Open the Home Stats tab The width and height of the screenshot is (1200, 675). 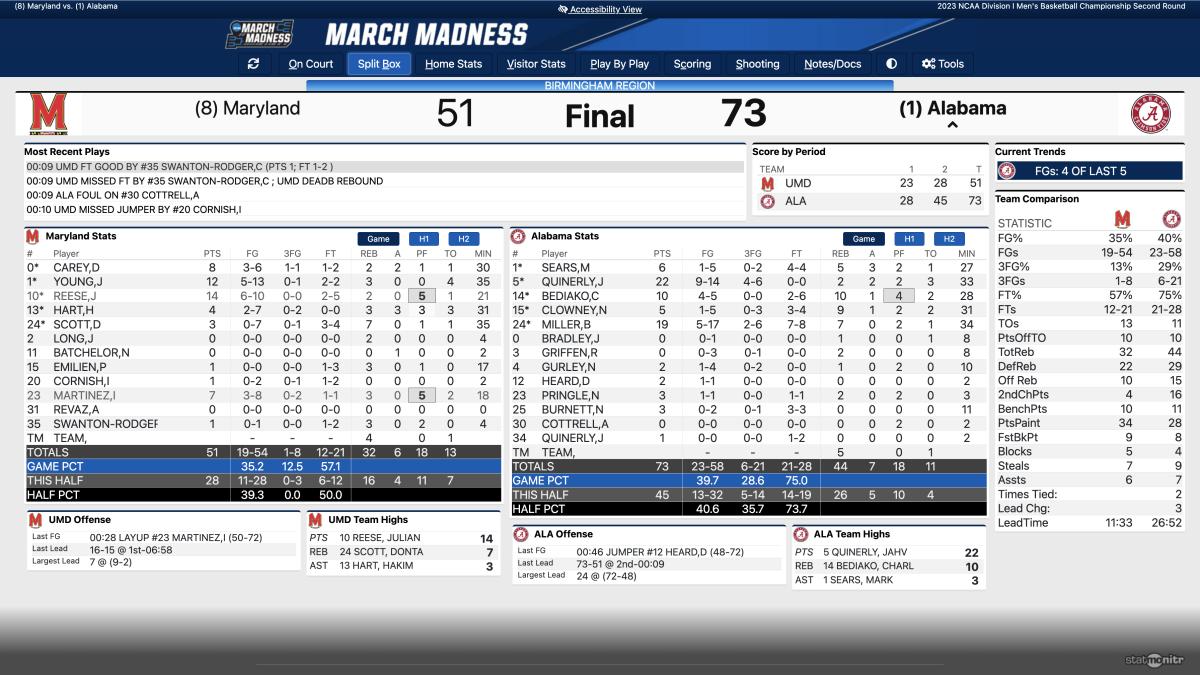(x=453, y=64)
